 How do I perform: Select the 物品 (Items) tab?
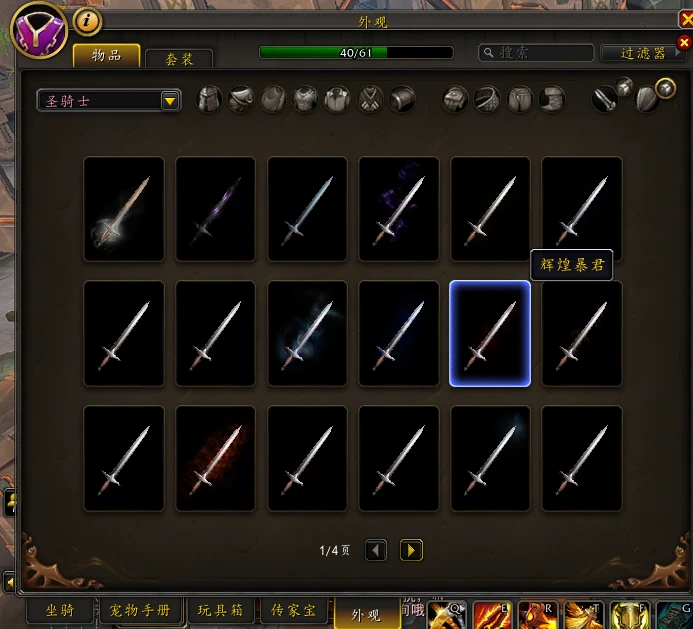coord(106,55)
